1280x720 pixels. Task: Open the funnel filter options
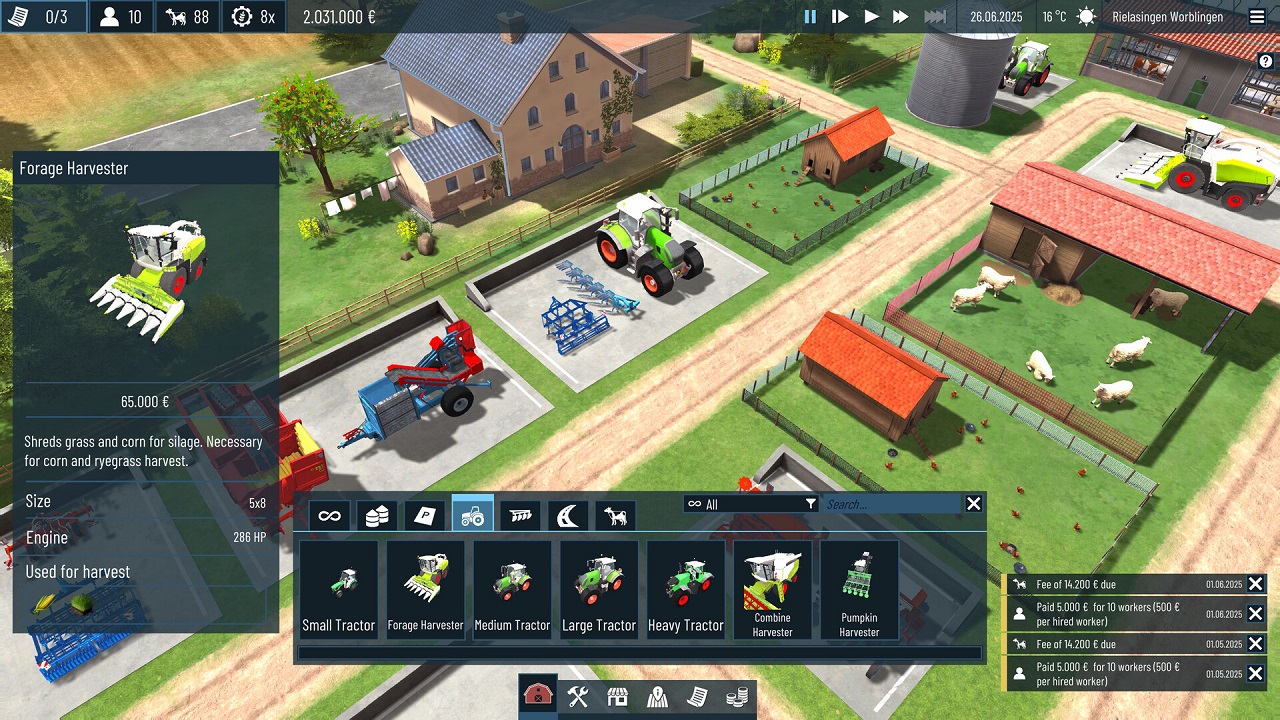click(x=811, y=504)
